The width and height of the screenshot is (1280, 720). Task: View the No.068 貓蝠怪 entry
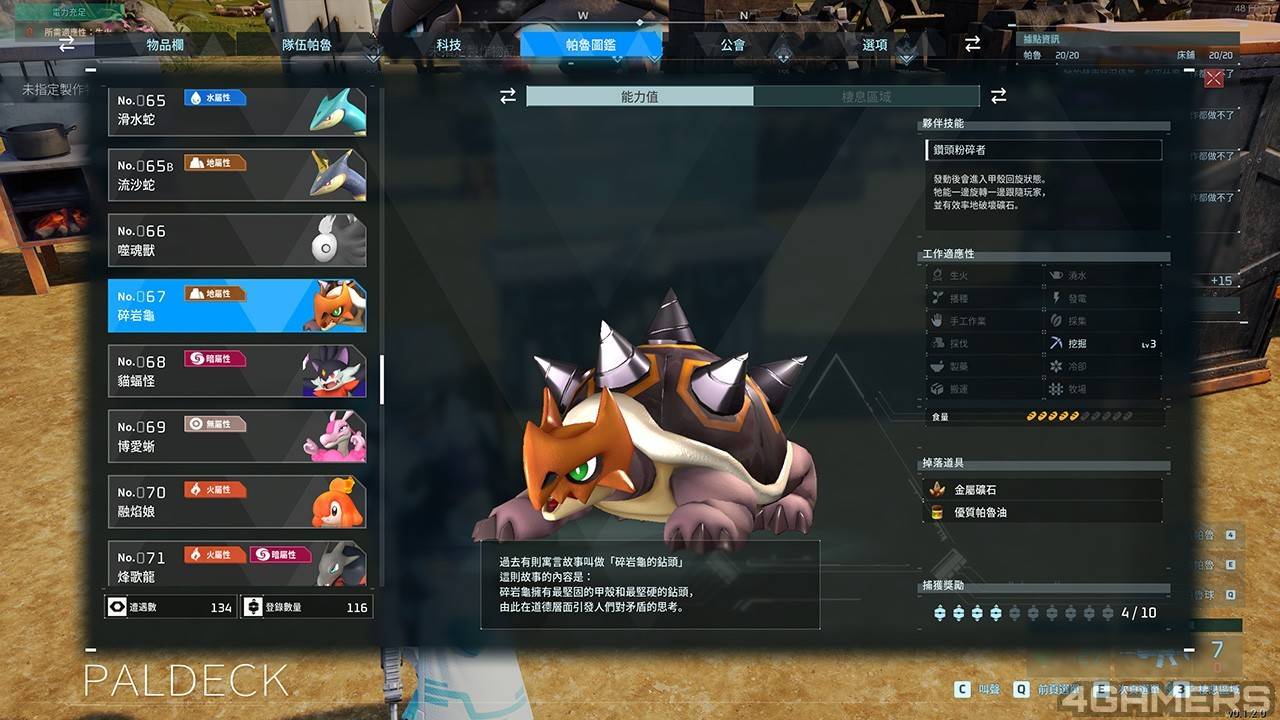(237, 371)
